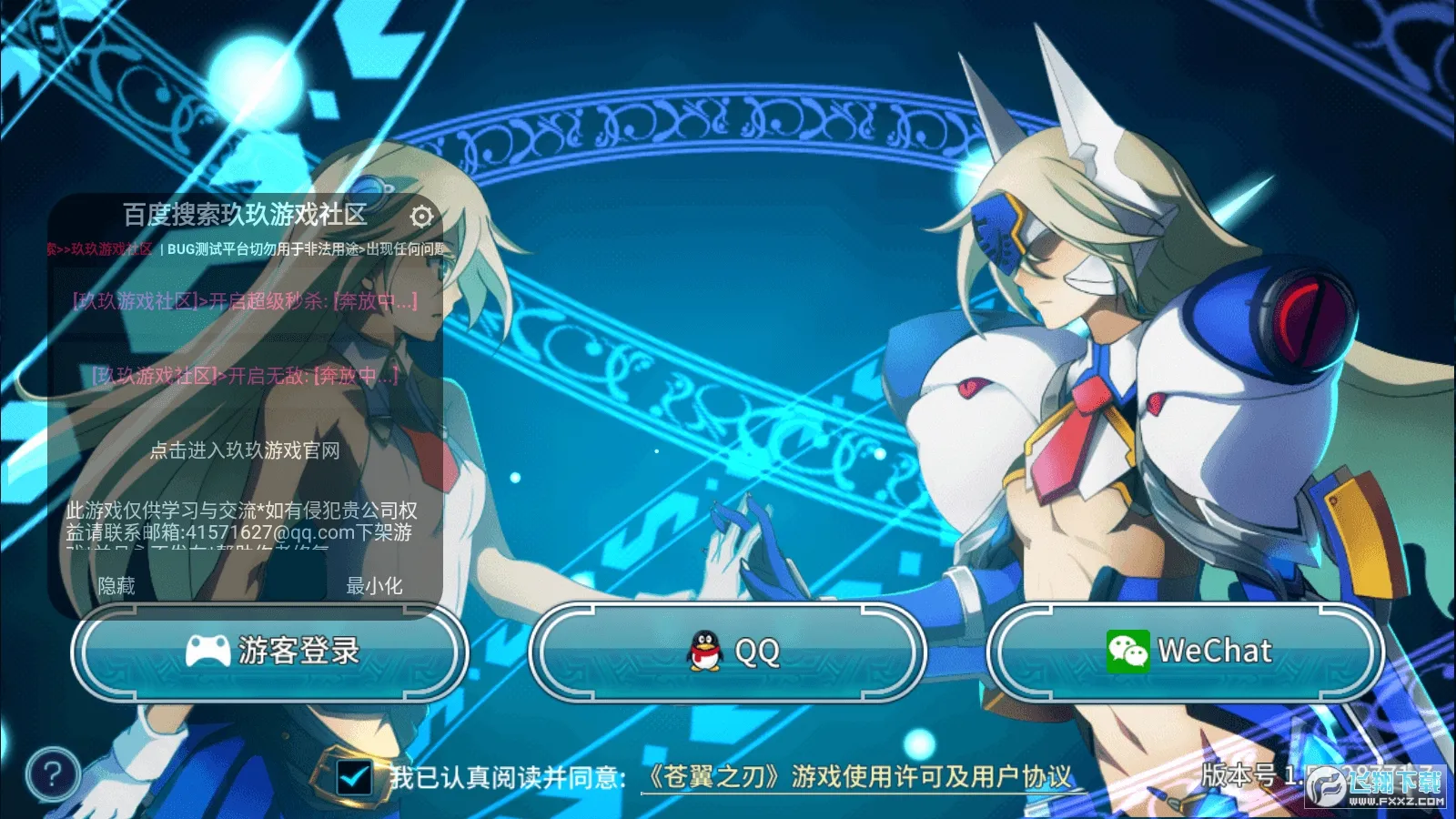Choose QQ login
The image size is (1456, 819).
click(728, 652)
